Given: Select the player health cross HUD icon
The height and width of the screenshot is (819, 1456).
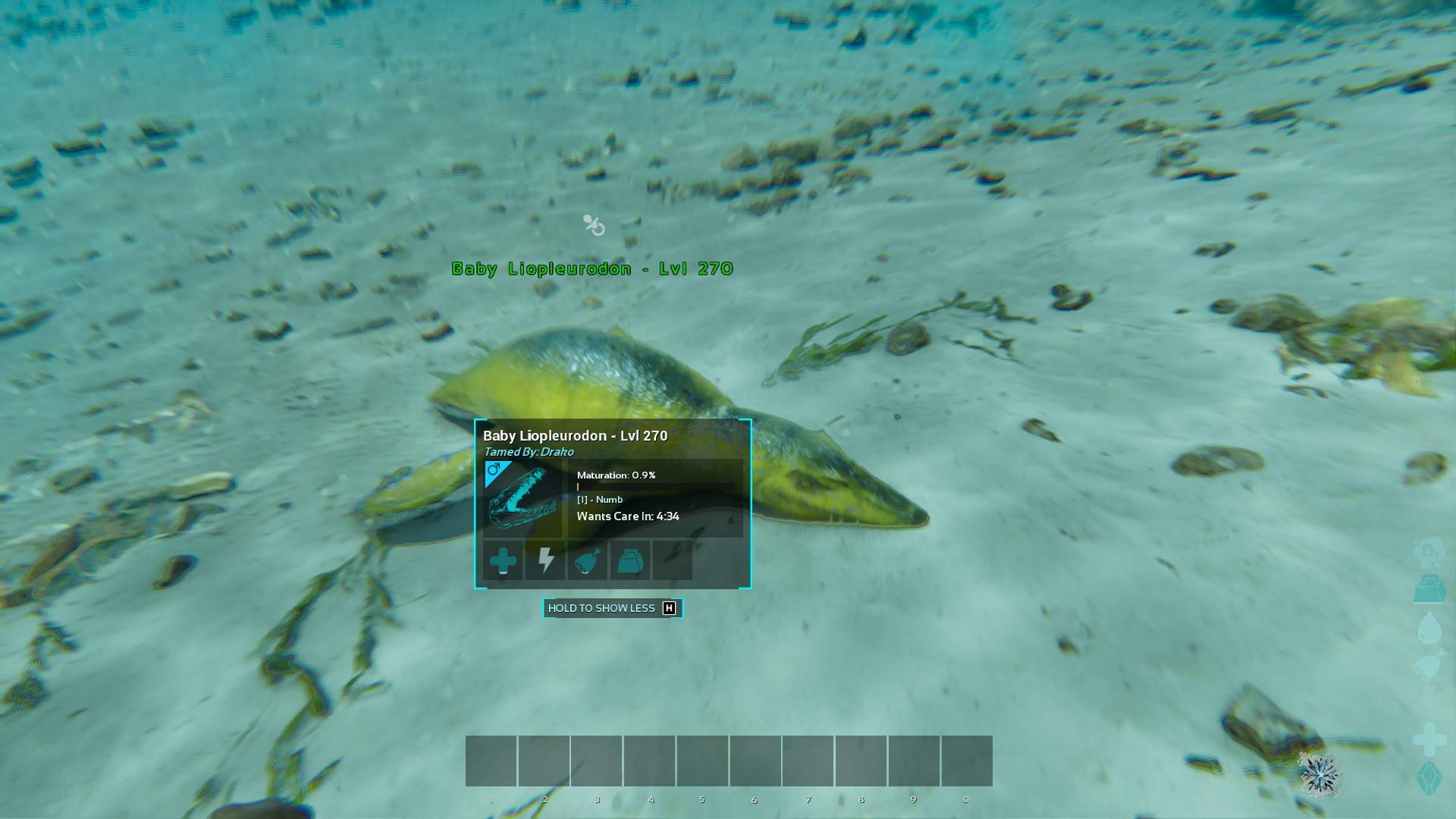Looking at the screenshot, I should point(1429,739).
